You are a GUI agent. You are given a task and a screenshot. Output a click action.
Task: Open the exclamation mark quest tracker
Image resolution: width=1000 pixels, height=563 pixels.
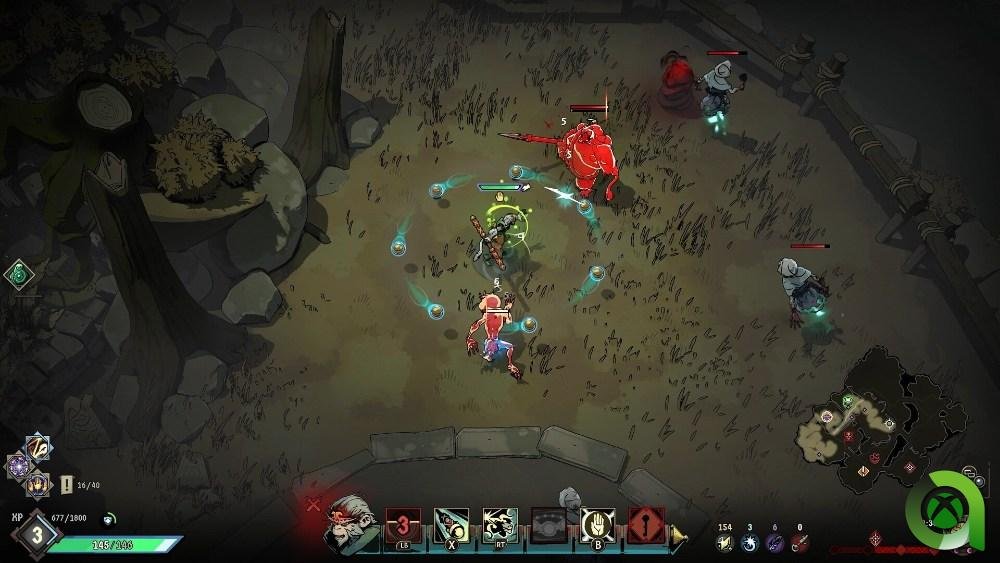66,484
